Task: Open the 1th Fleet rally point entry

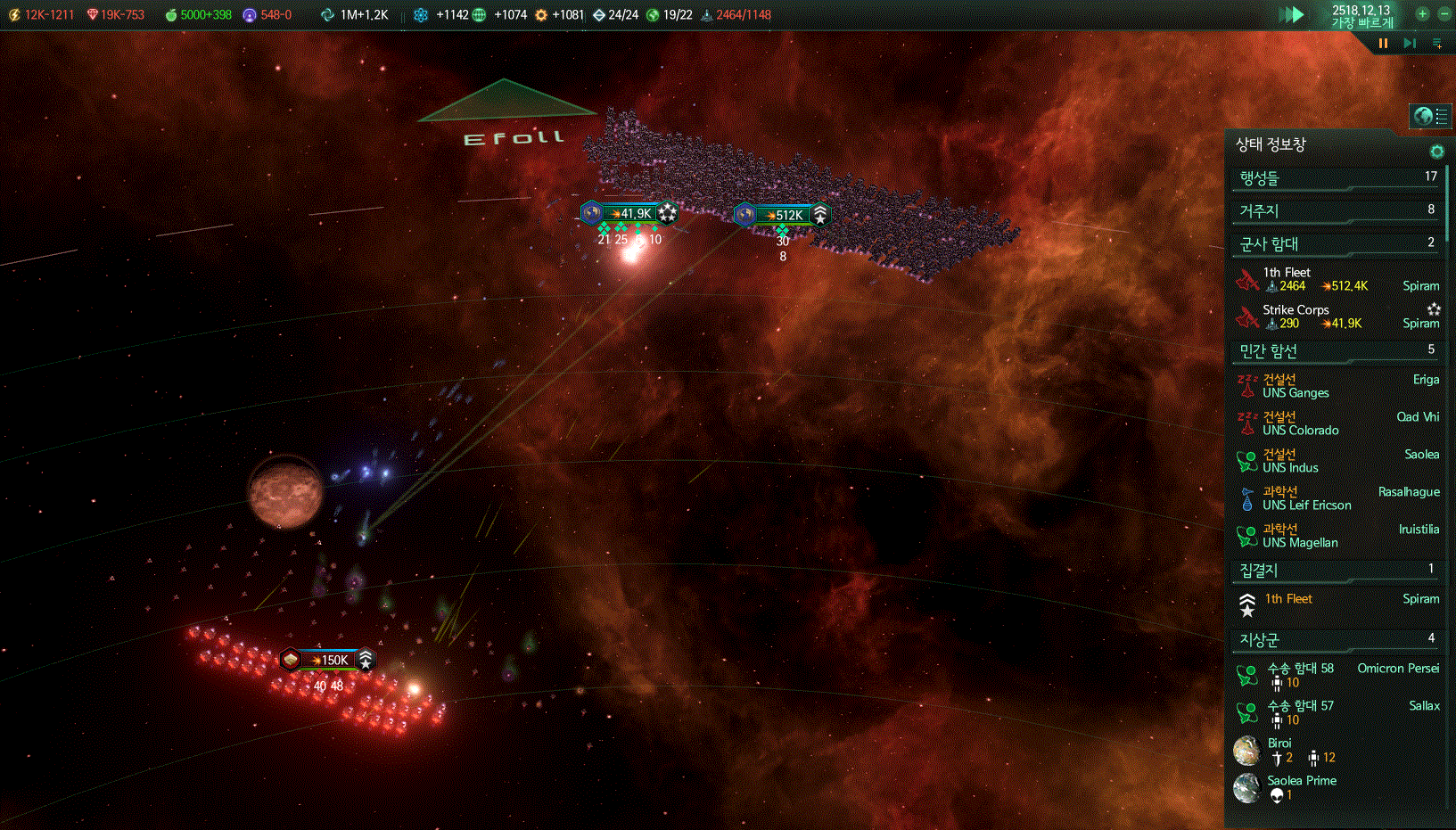Action: pyautogui.click(x=1336, y=600)
